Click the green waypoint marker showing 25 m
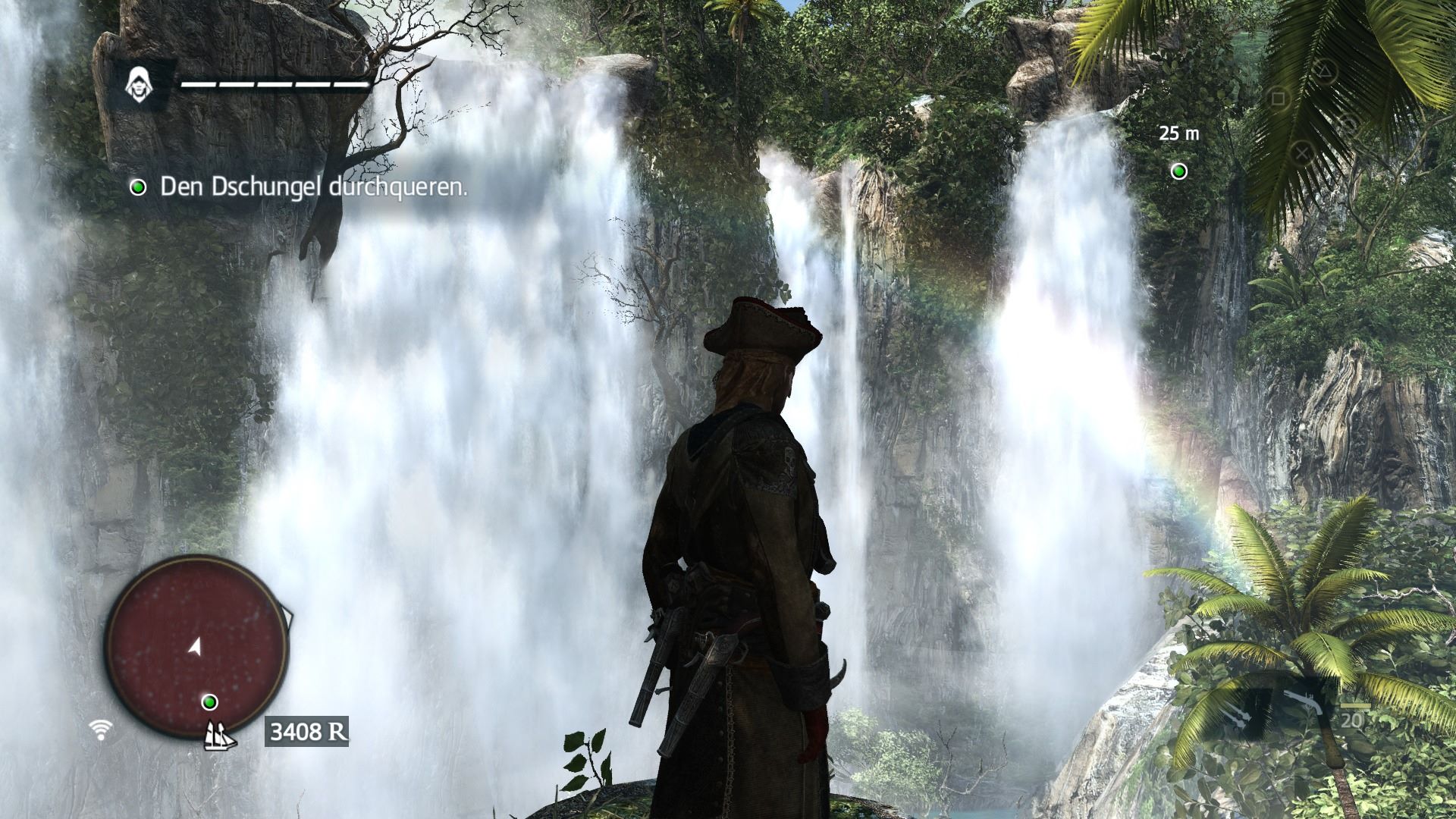This screenshot has height=819, width=1456. coord(1178,171)
